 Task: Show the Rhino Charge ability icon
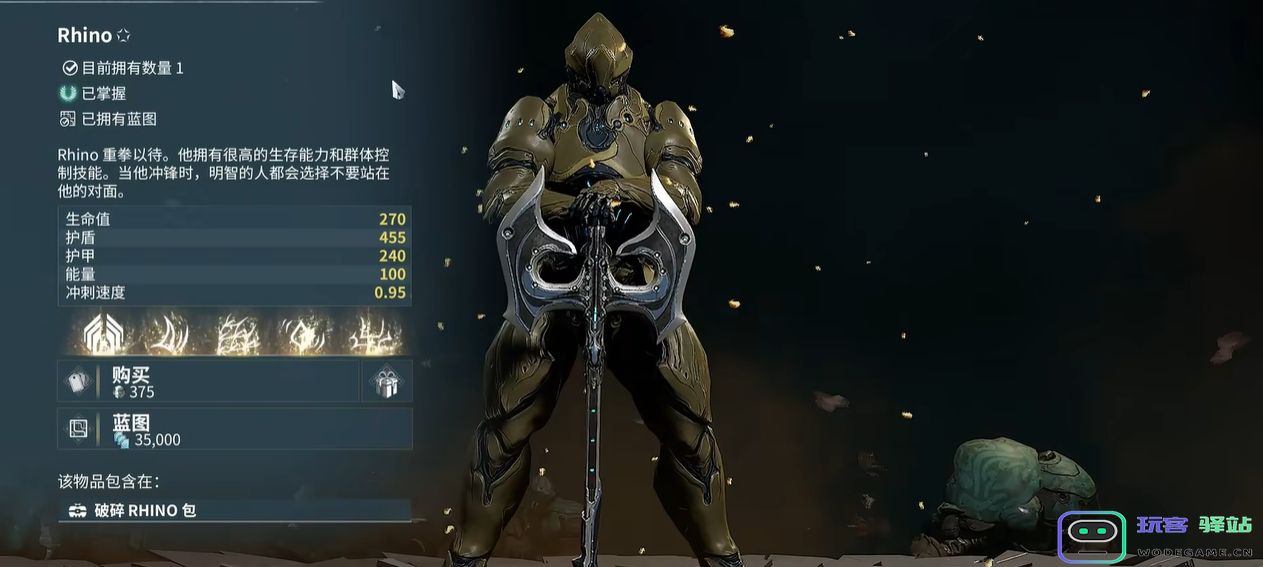pos(167,334)
